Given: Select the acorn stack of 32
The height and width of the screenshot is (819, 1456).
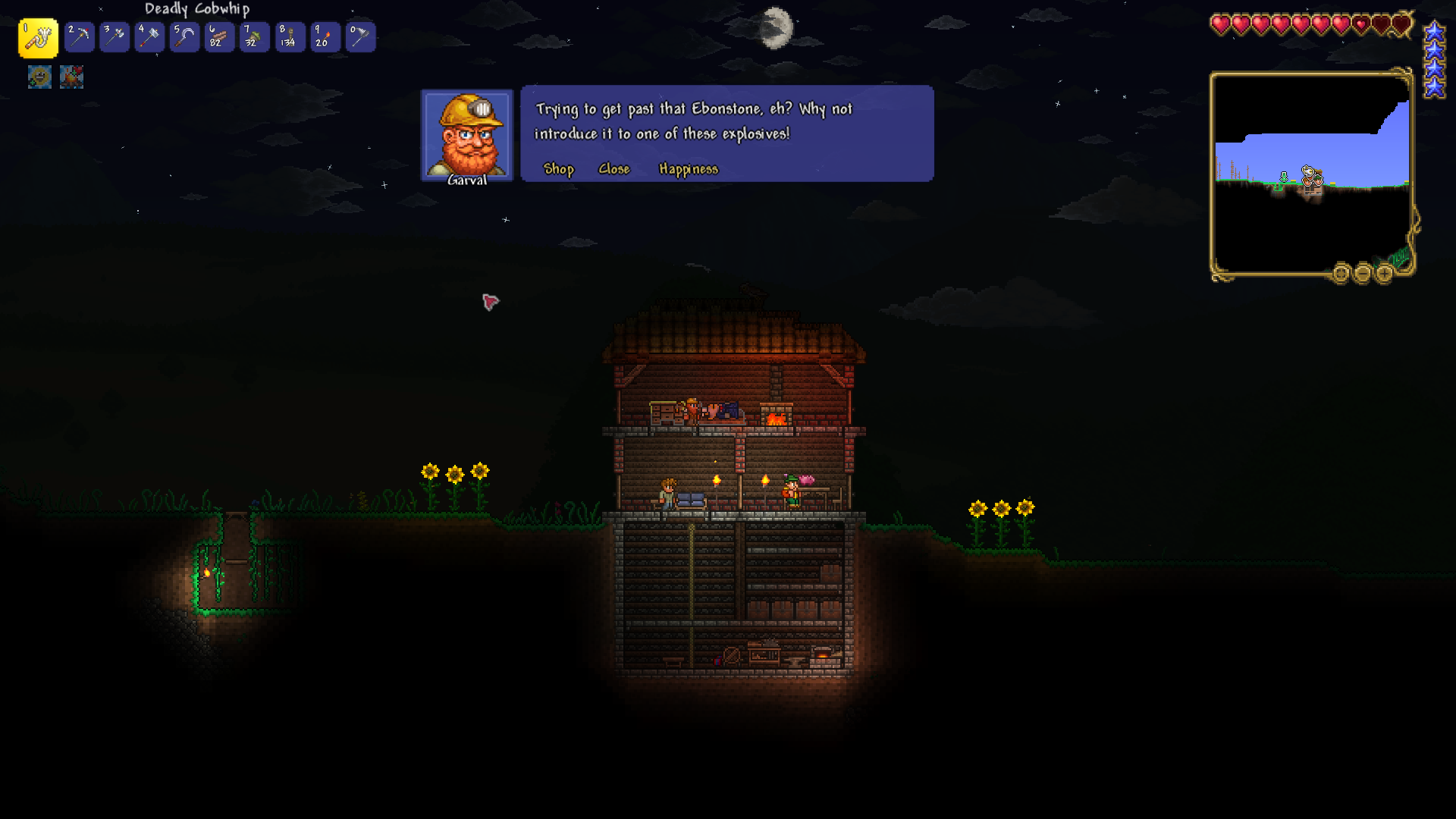Looking at the screenshot, I should [x=254, y=37].
